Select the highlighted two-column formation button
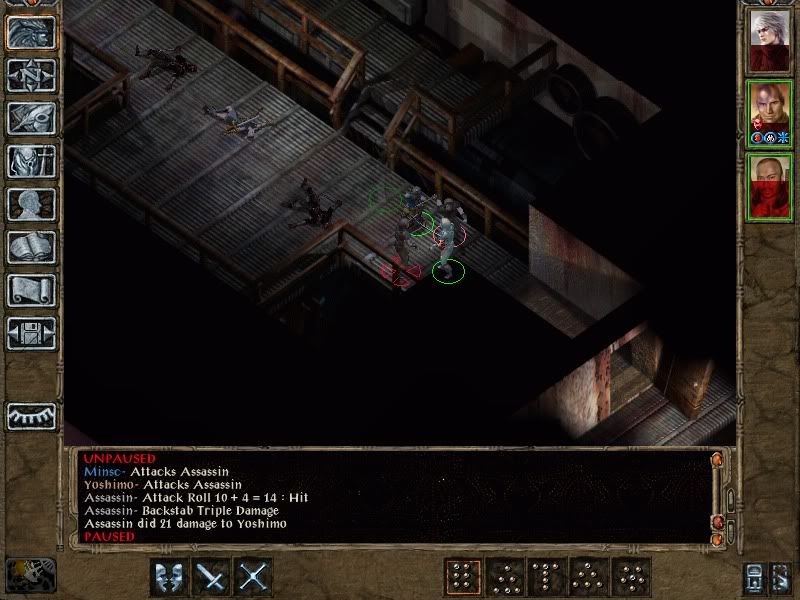Screen dimensions: 800x600 [x=461, y=577]
